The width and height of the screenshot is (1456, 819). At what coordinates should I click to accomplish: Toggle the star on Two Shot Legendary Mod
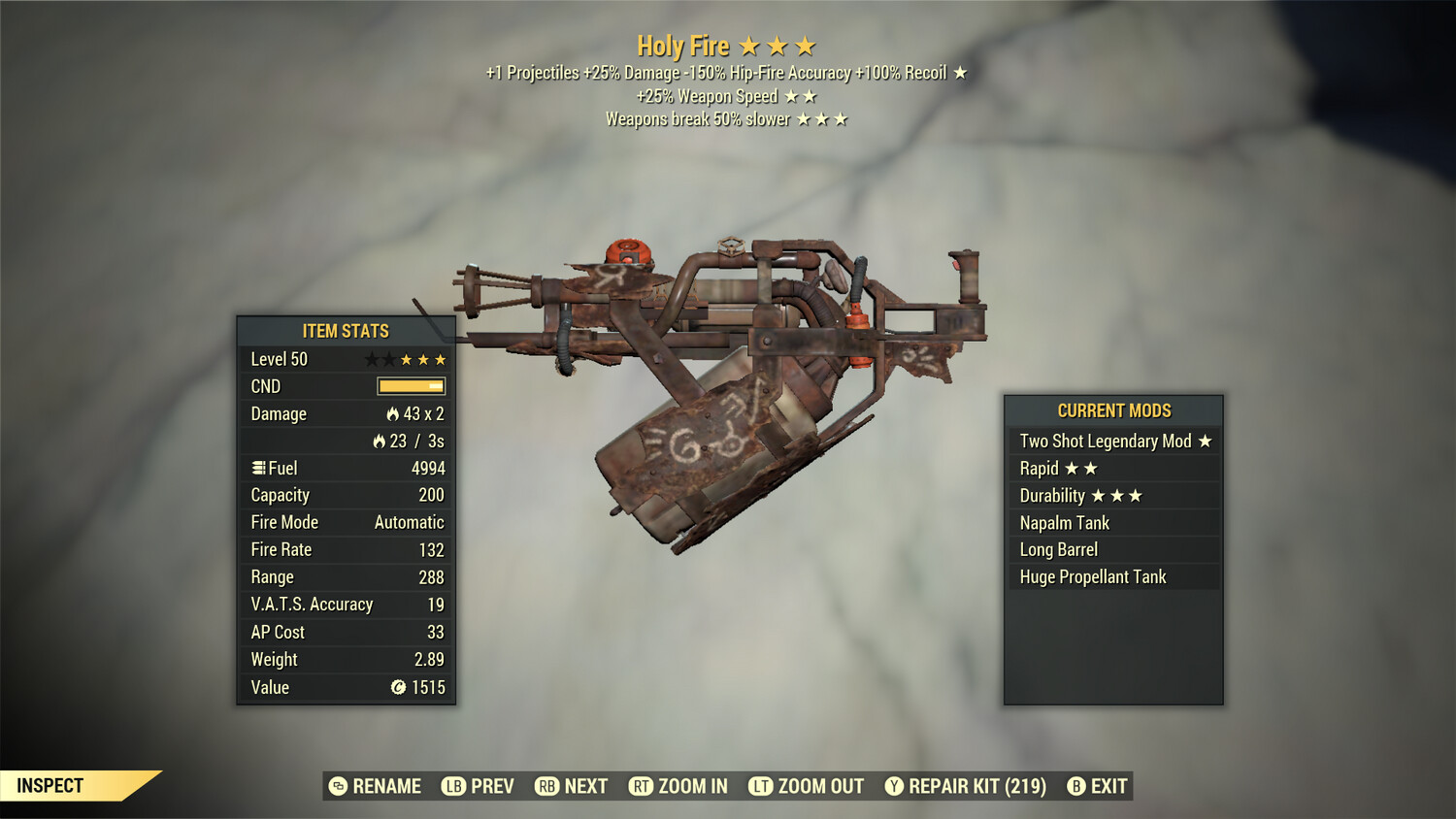pos(1206,441)
